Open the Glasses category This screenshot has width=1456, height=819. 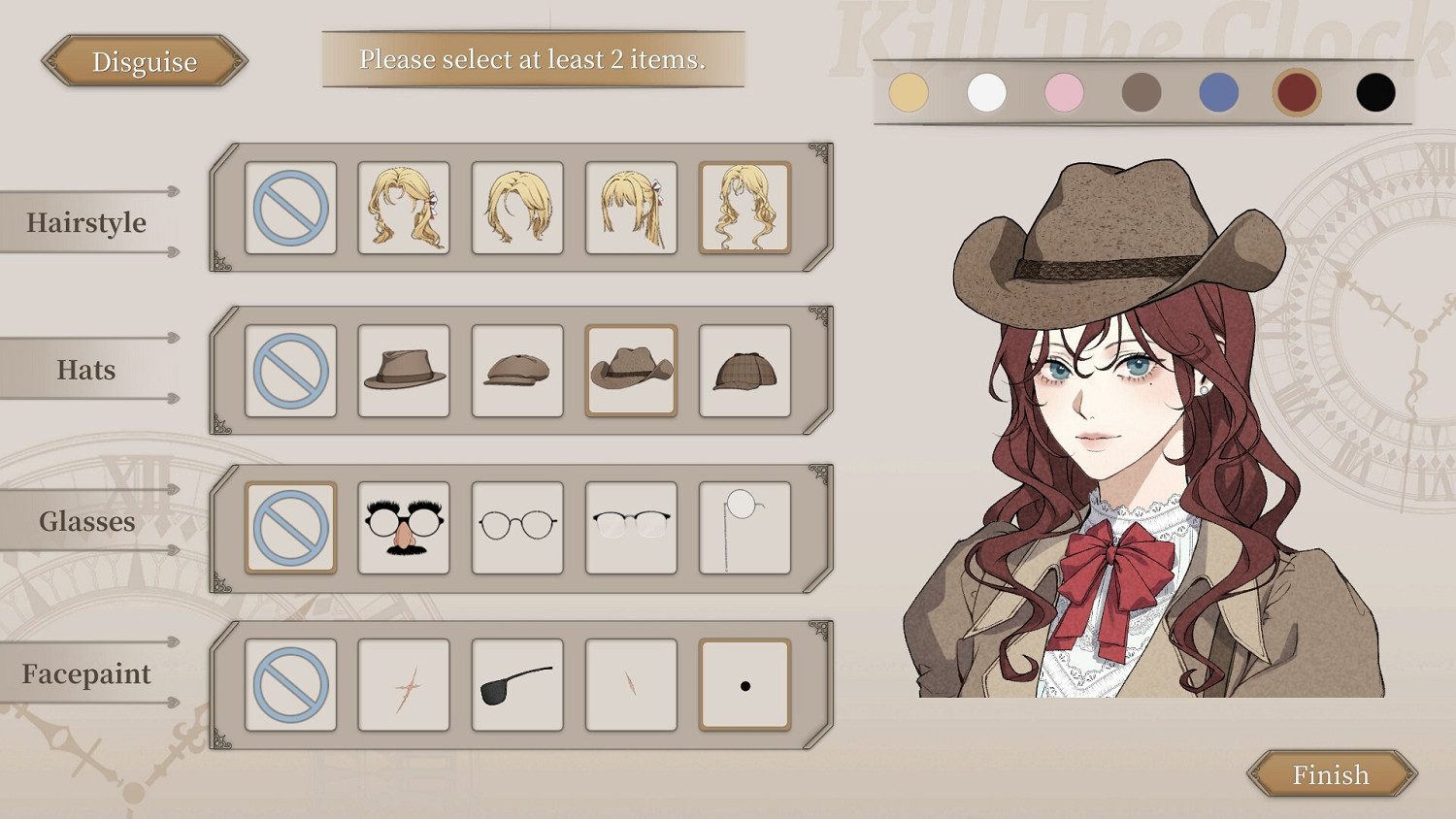[x=87, y=521]
